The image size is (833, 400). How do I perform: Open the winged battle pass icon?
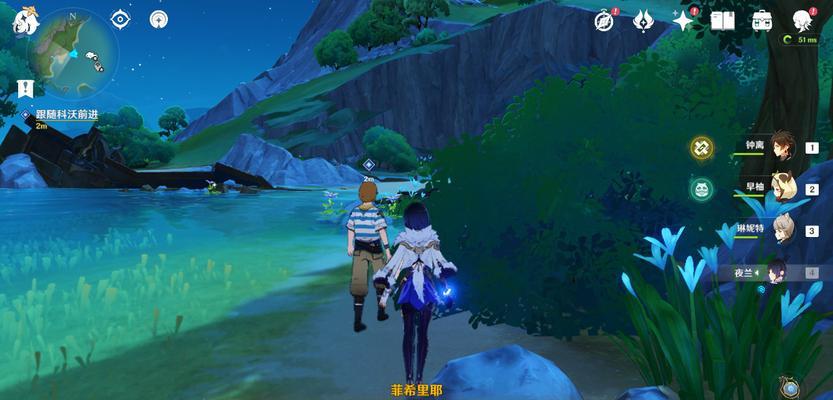tap(644, 20)
